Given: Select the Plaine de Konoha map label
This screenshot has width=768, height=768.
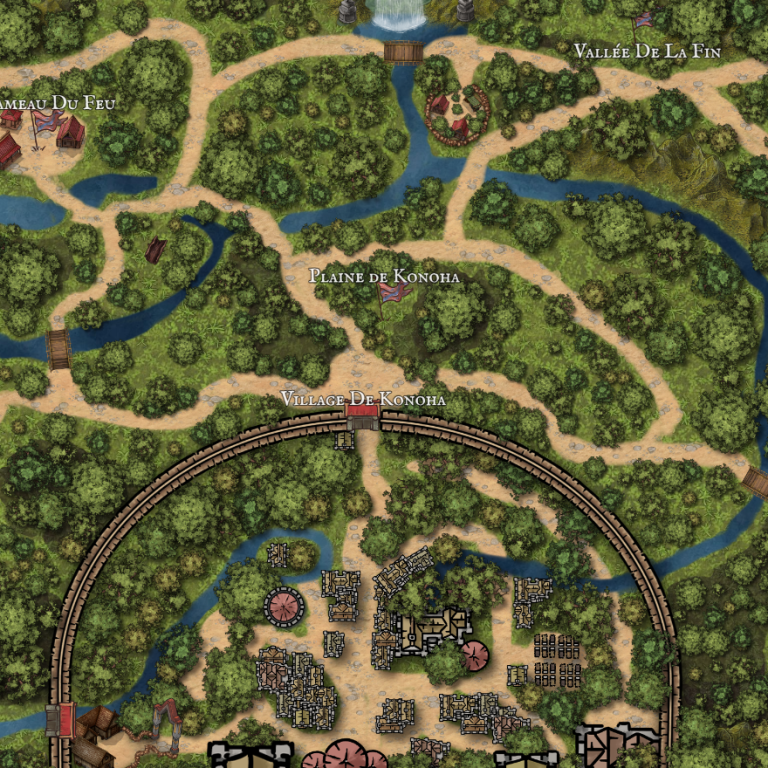Looking at the screenshot, I should click(384, 276).
